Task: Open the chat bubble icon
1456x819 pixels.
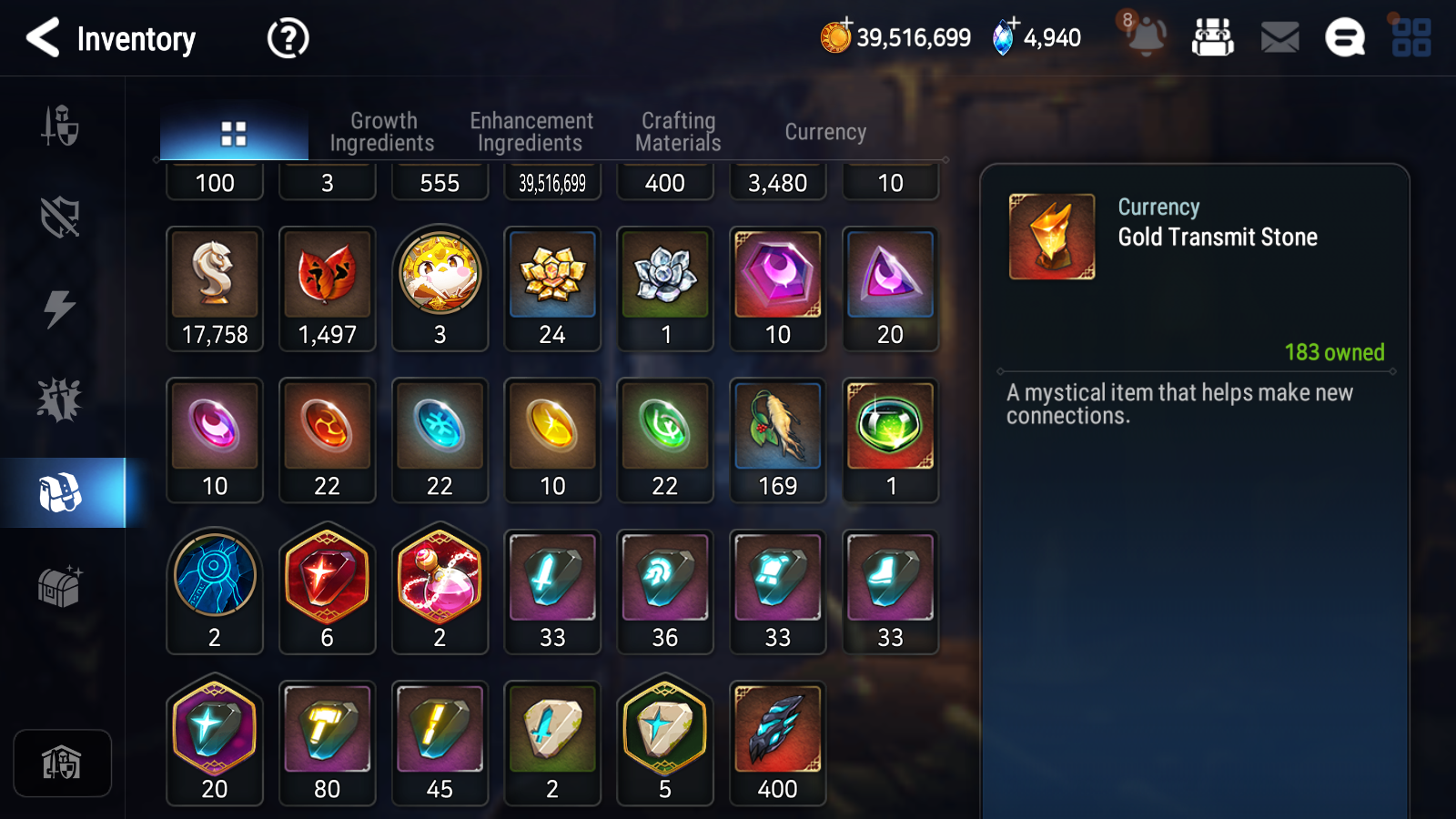Action: [x=1344, y=38]
